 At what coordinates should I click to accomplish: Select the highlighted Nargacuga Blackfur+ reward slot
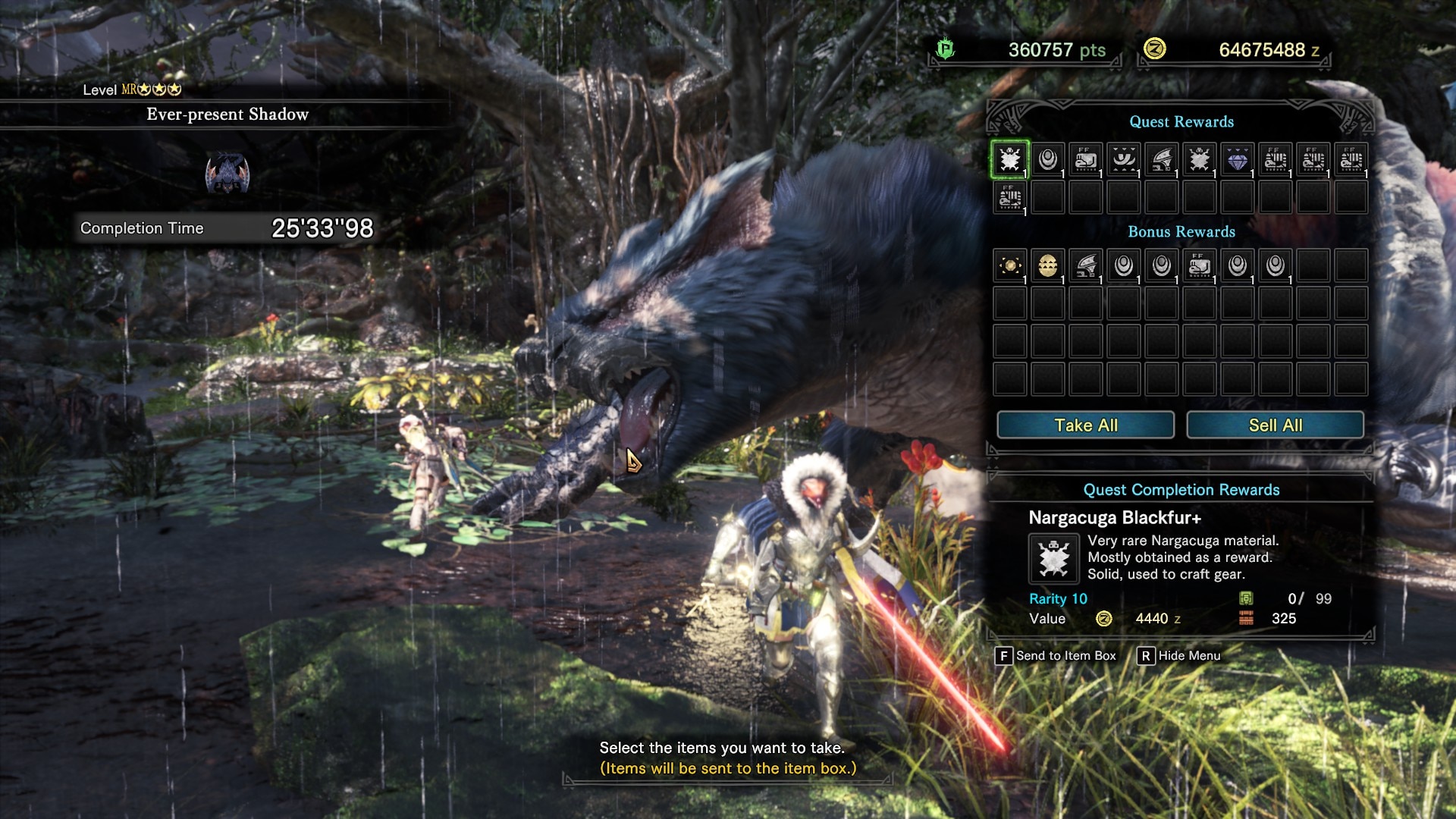click(1009, 159)
